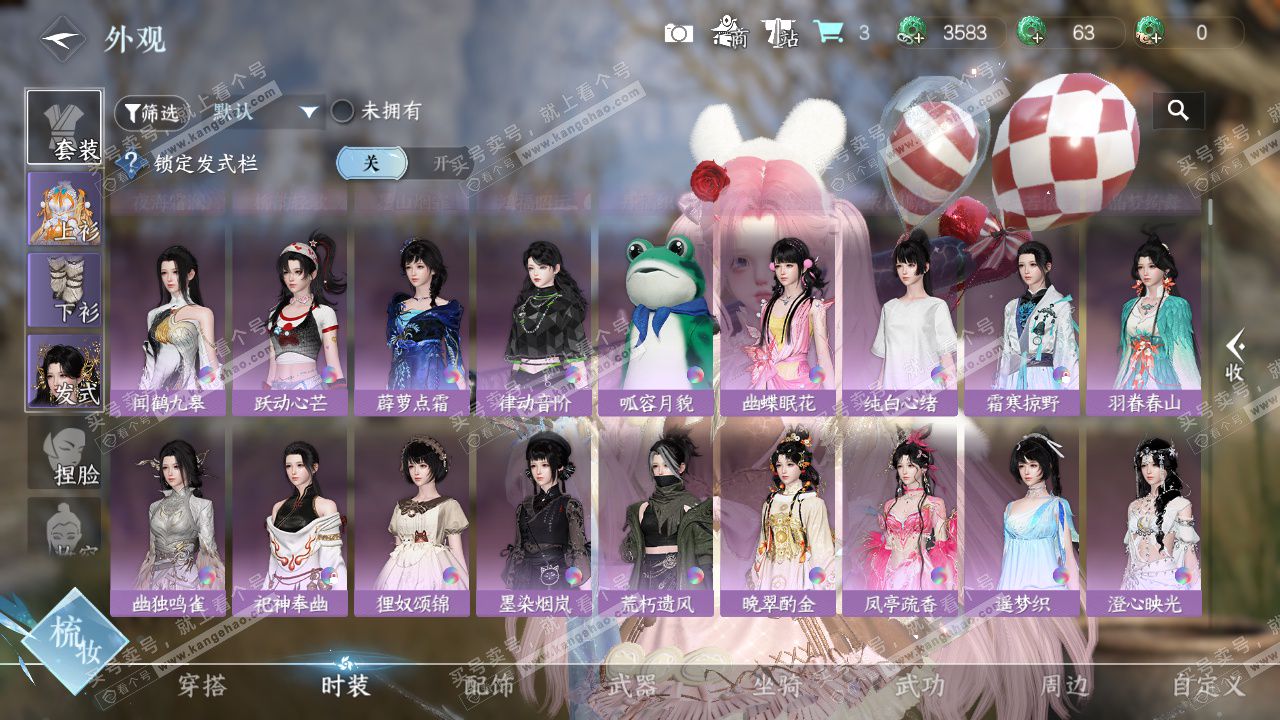Switch to the 配饰 accessories tab
The width and height of the screenshot is (1280, 720).
tap(489, 685)
